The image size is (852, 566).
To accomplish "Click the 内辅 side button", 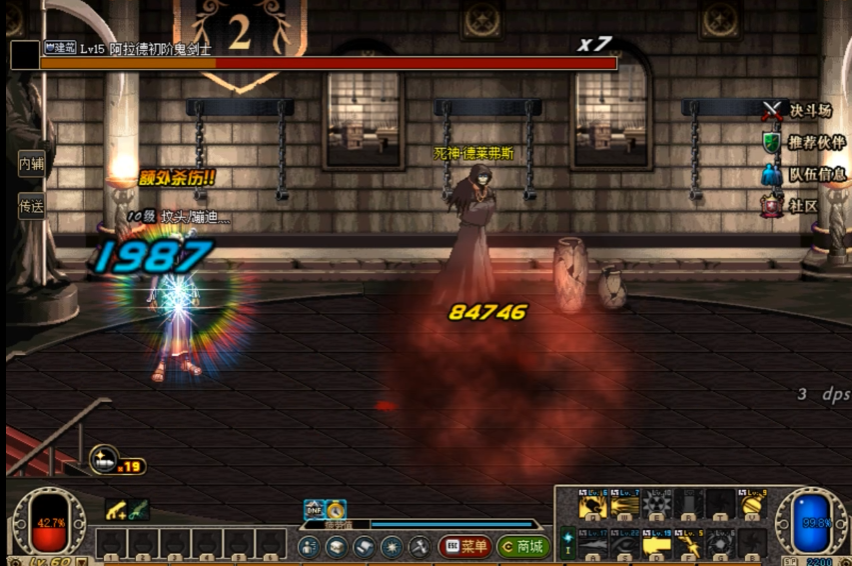I will 31,163.
